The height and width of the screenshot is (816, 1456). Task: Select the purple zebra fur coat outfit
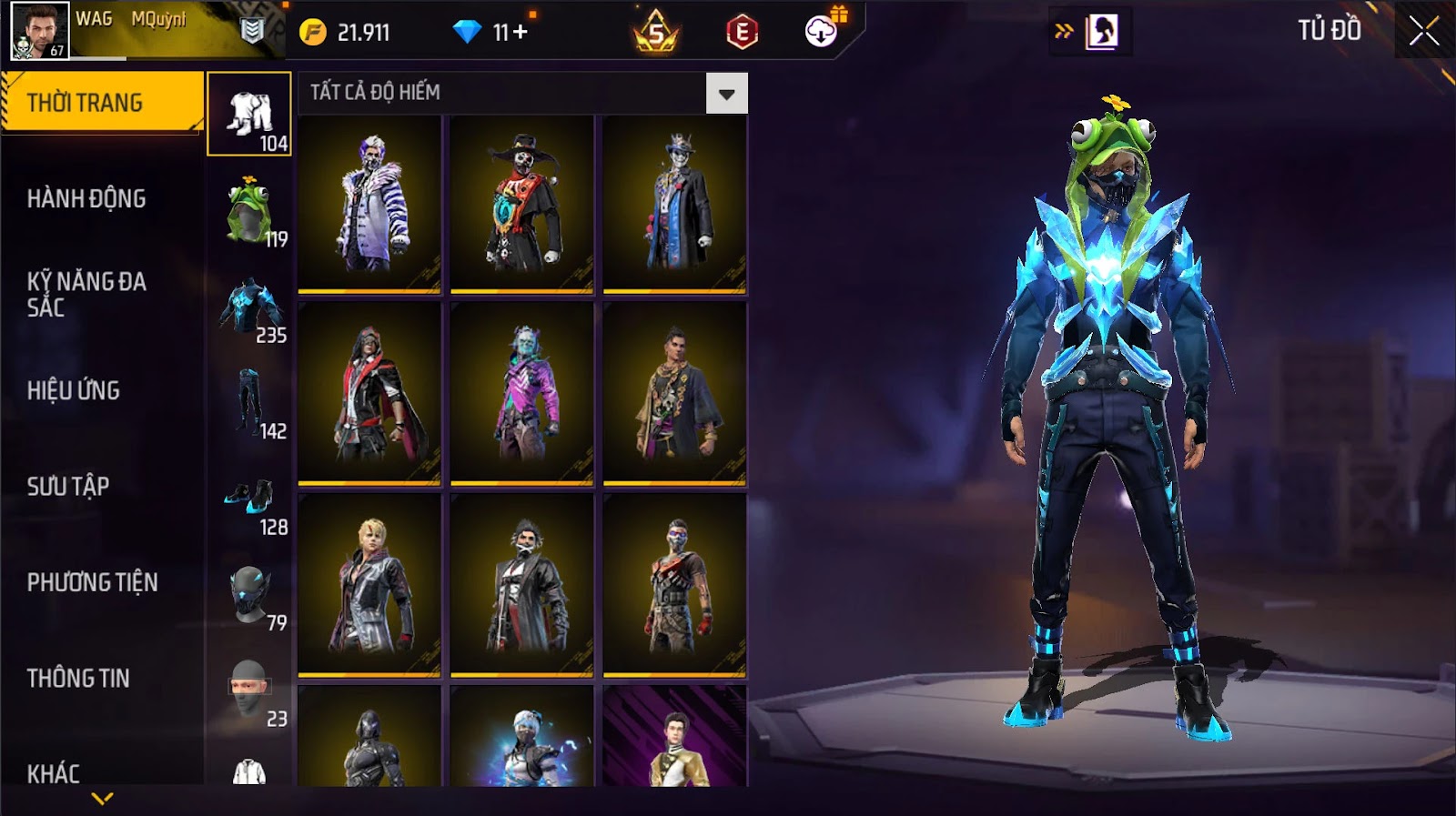(x=369, y=204)
